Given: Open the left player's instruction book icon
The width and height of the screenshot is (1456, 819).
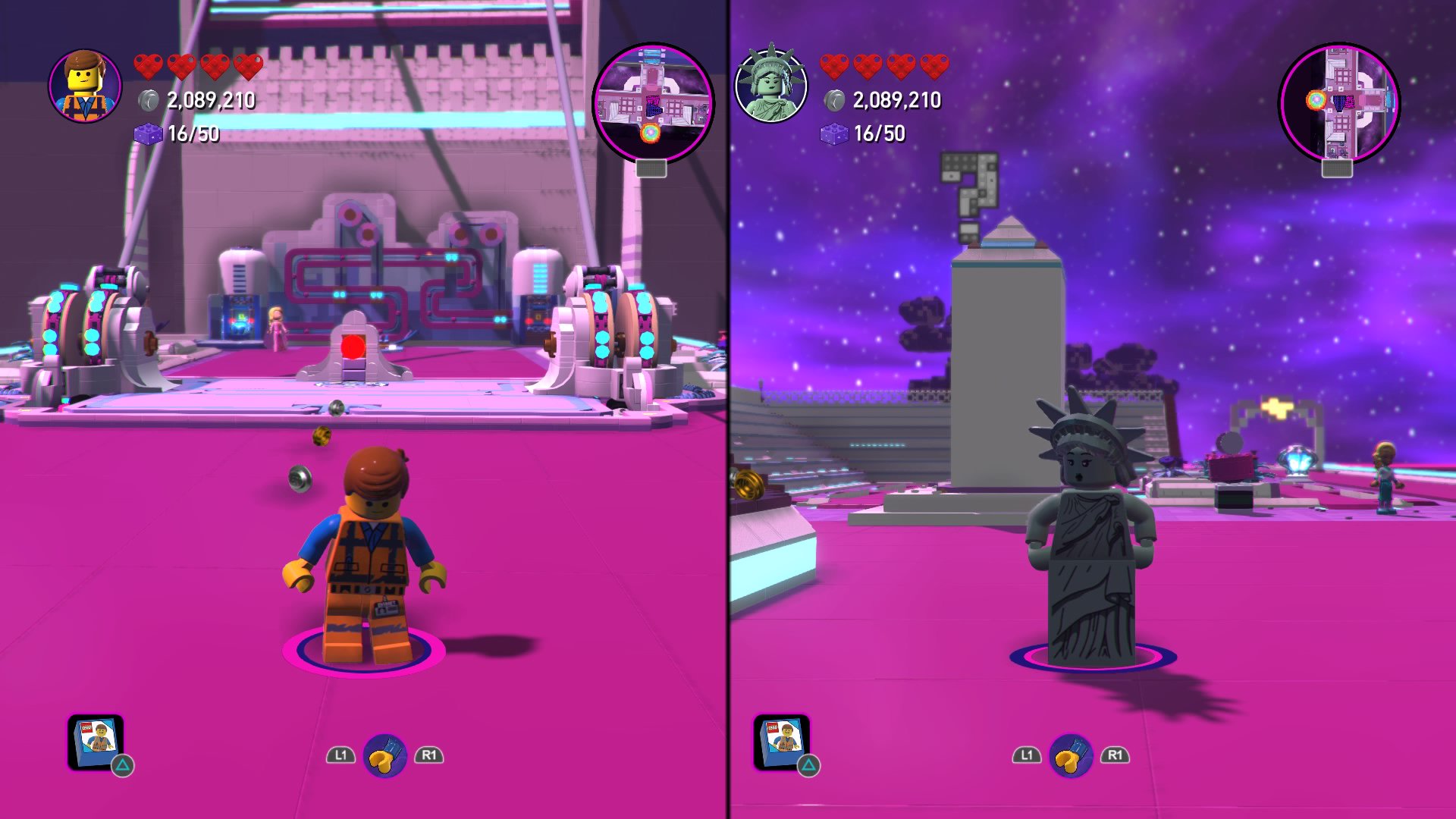Looking at the screenshot, I should (x=96, y=741).
